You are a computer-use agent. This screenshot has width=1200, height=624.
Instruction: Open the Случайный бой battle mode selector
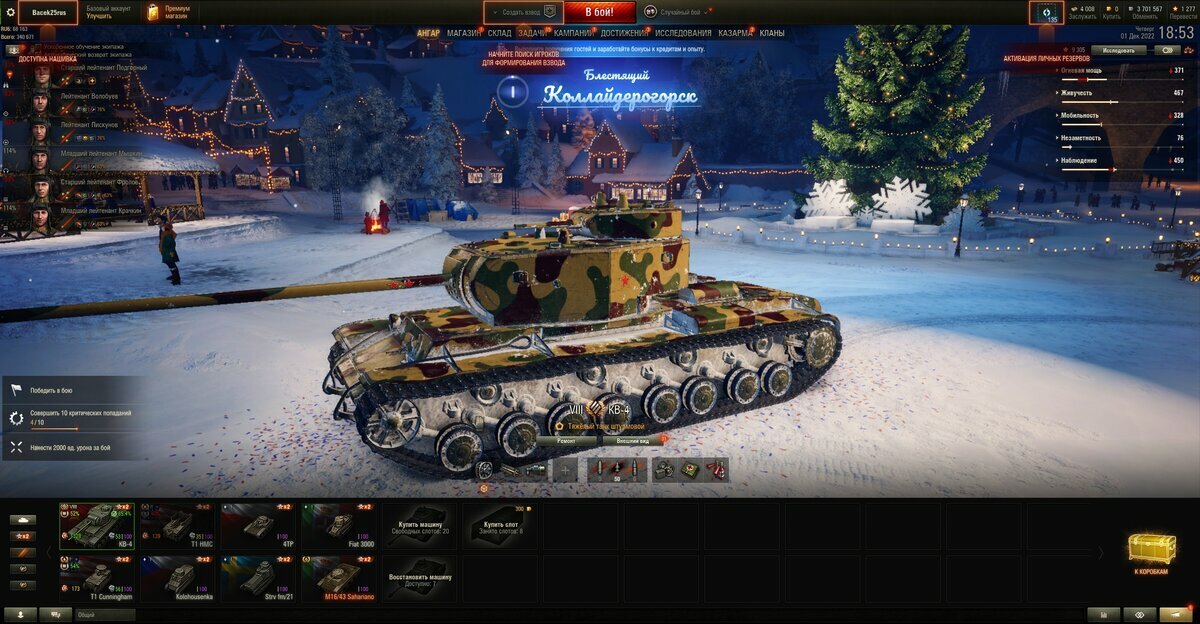[679, 12]
